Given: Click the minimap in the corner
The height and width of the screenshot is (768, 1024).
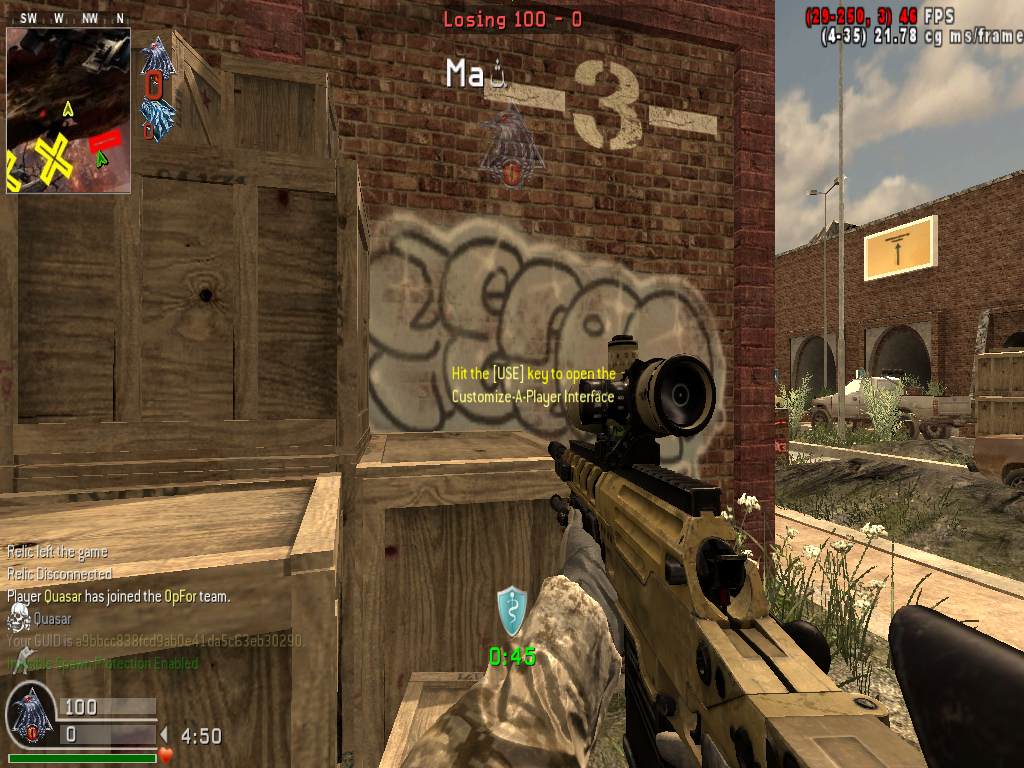Looking at the screenshot, I should (x=68, y=110).
